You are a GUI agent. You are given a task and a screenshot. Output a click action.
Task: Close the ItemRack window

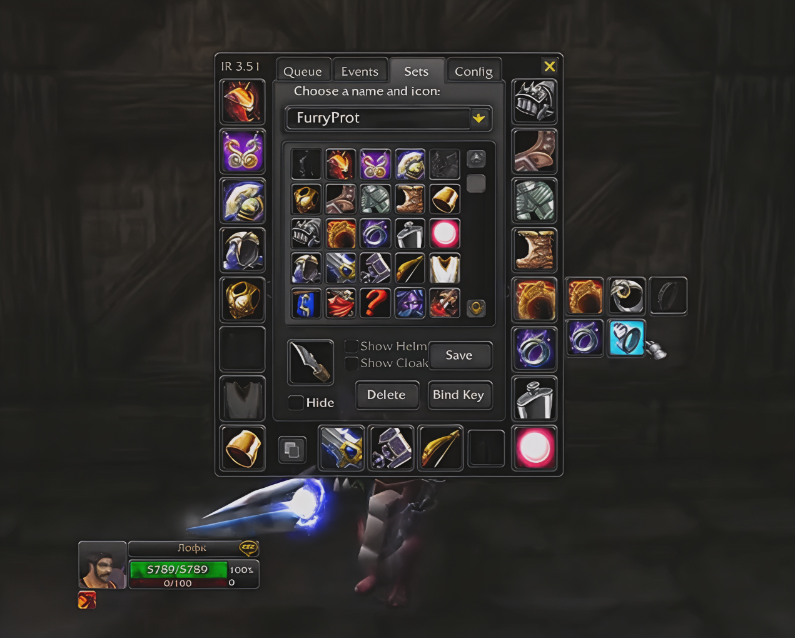point(549,66)
